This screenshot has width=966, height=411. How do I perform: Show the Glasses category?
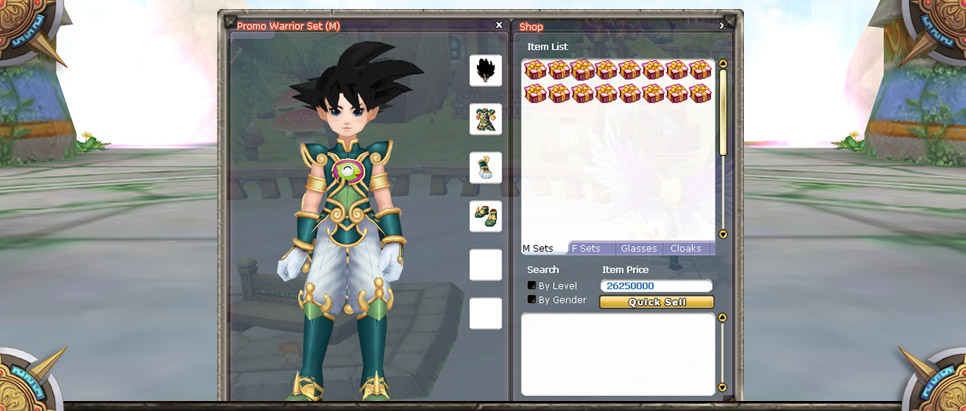point(638,249)
